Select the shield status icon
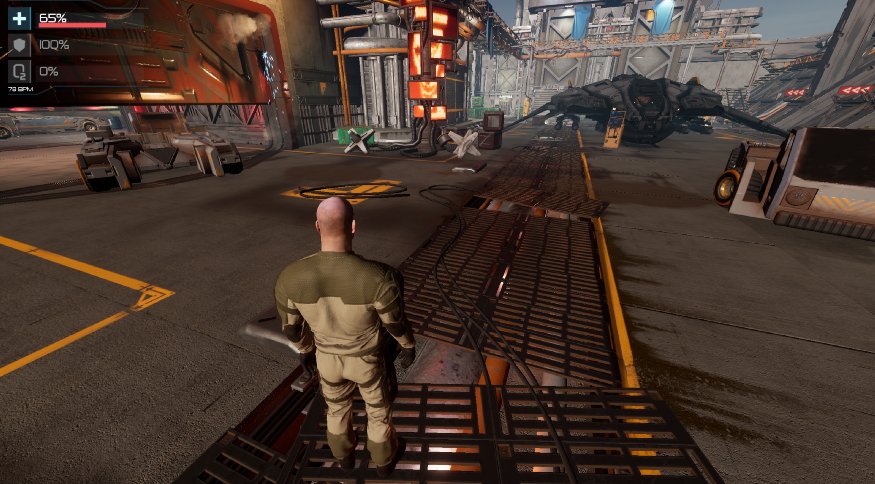 click(x=20, y=45)
